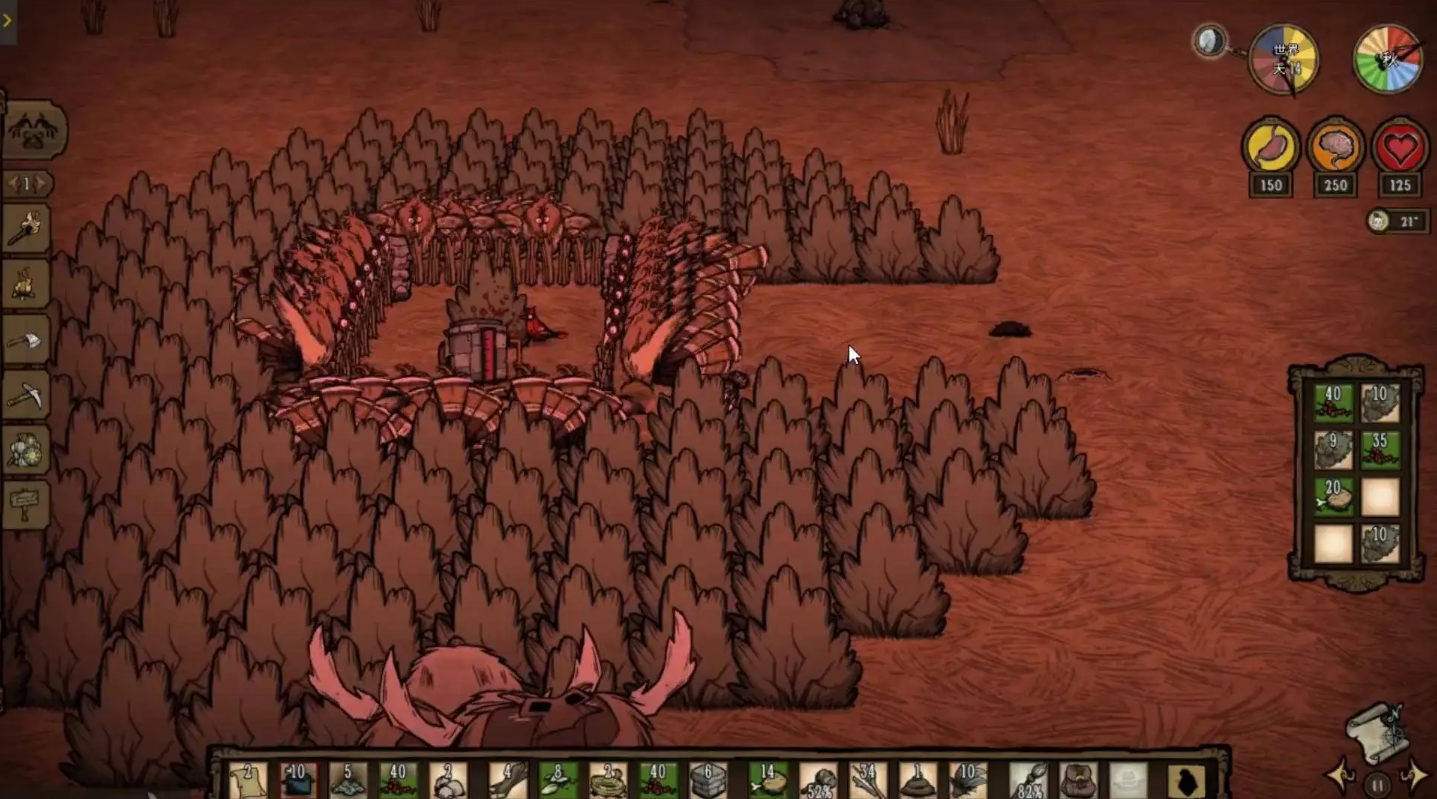Rotate camera with the right arrow

(x=1415, y=773)
